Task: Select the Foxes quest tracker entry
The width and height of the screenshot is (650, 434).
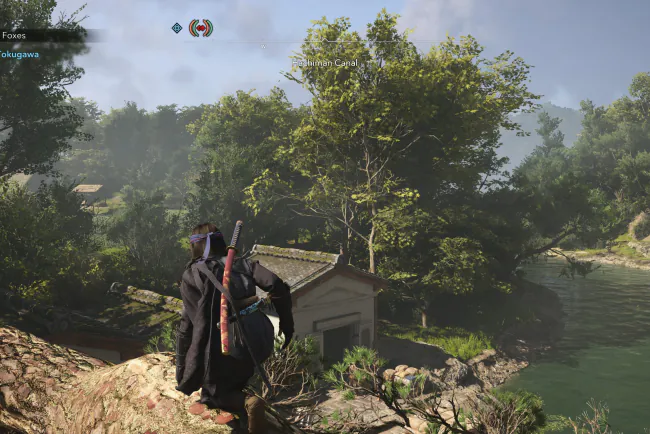Action: (15, 35)
